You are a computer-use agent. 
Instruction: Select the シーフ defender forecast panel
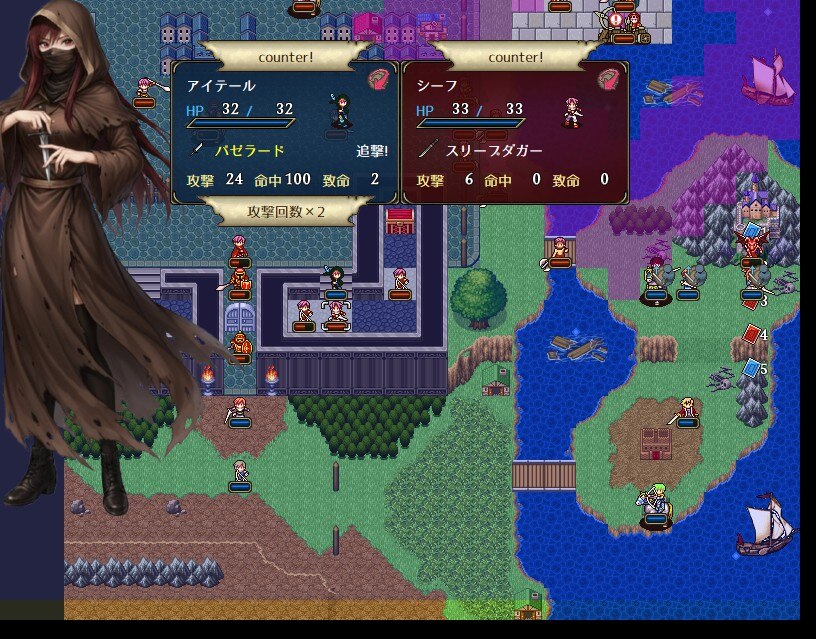tap(515, 132)
